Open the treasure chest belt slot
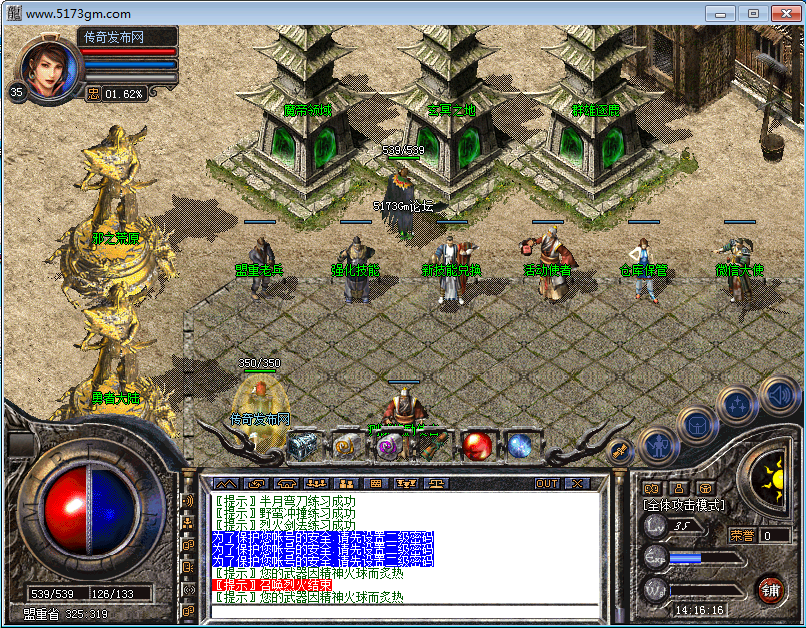This screenshot has height=628, width=806. [303, 445]
